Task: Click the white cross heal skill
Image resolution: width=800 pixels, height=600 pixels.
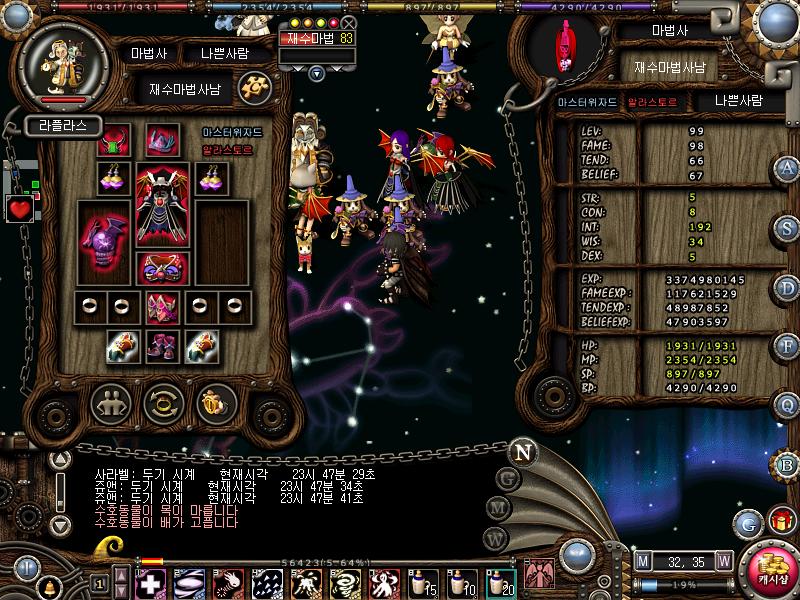Action: [x=149, y=581]
